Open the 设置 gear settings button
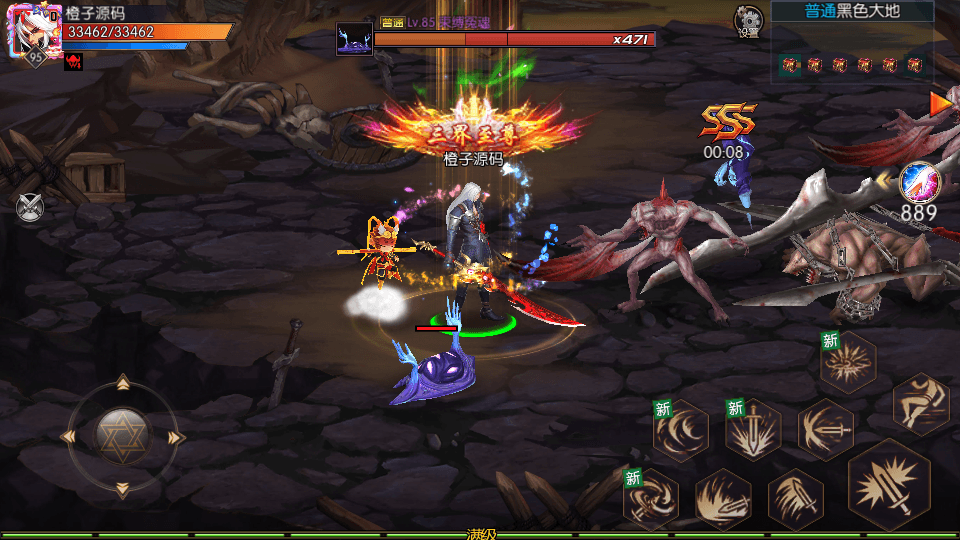This screenshot has width=960, height=540. click(x=747, y=20)
